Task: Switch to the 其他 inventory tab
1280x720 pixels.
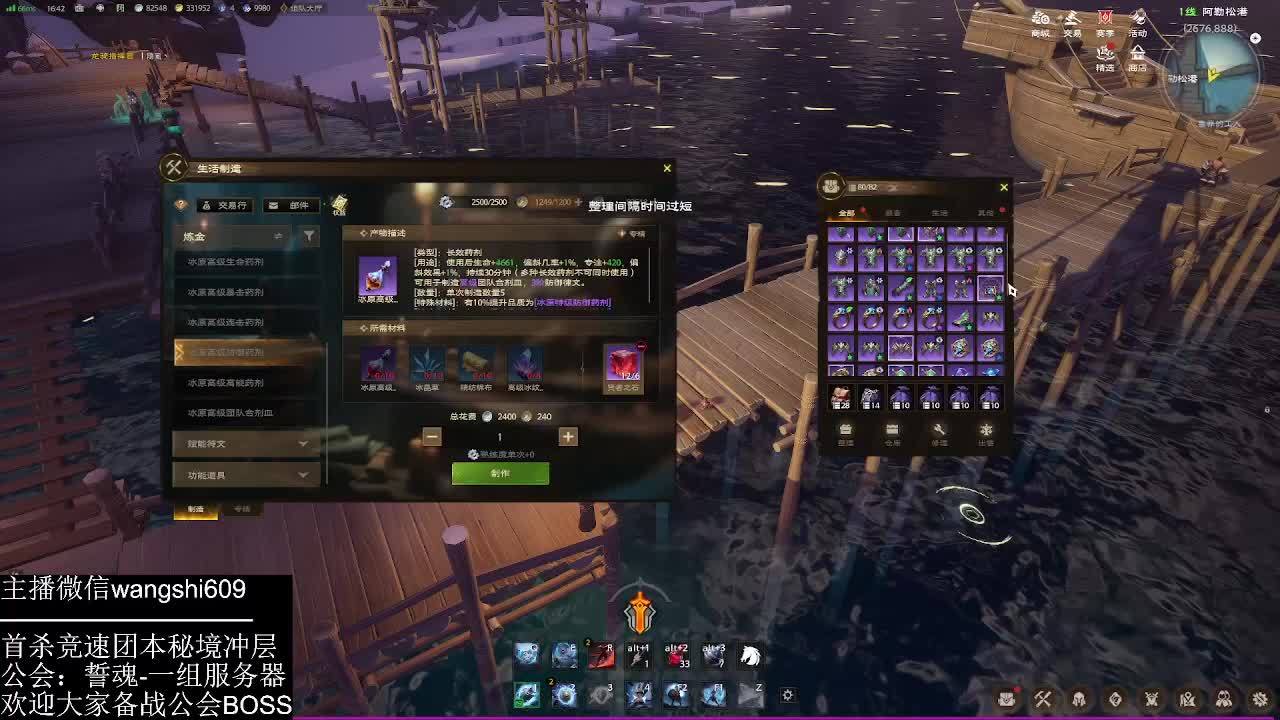Action: point(985,213)
